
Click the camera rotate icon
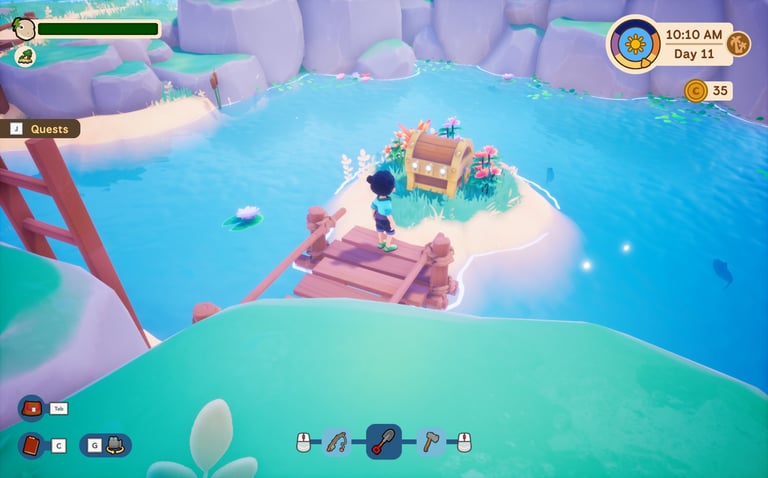[114, 445]
